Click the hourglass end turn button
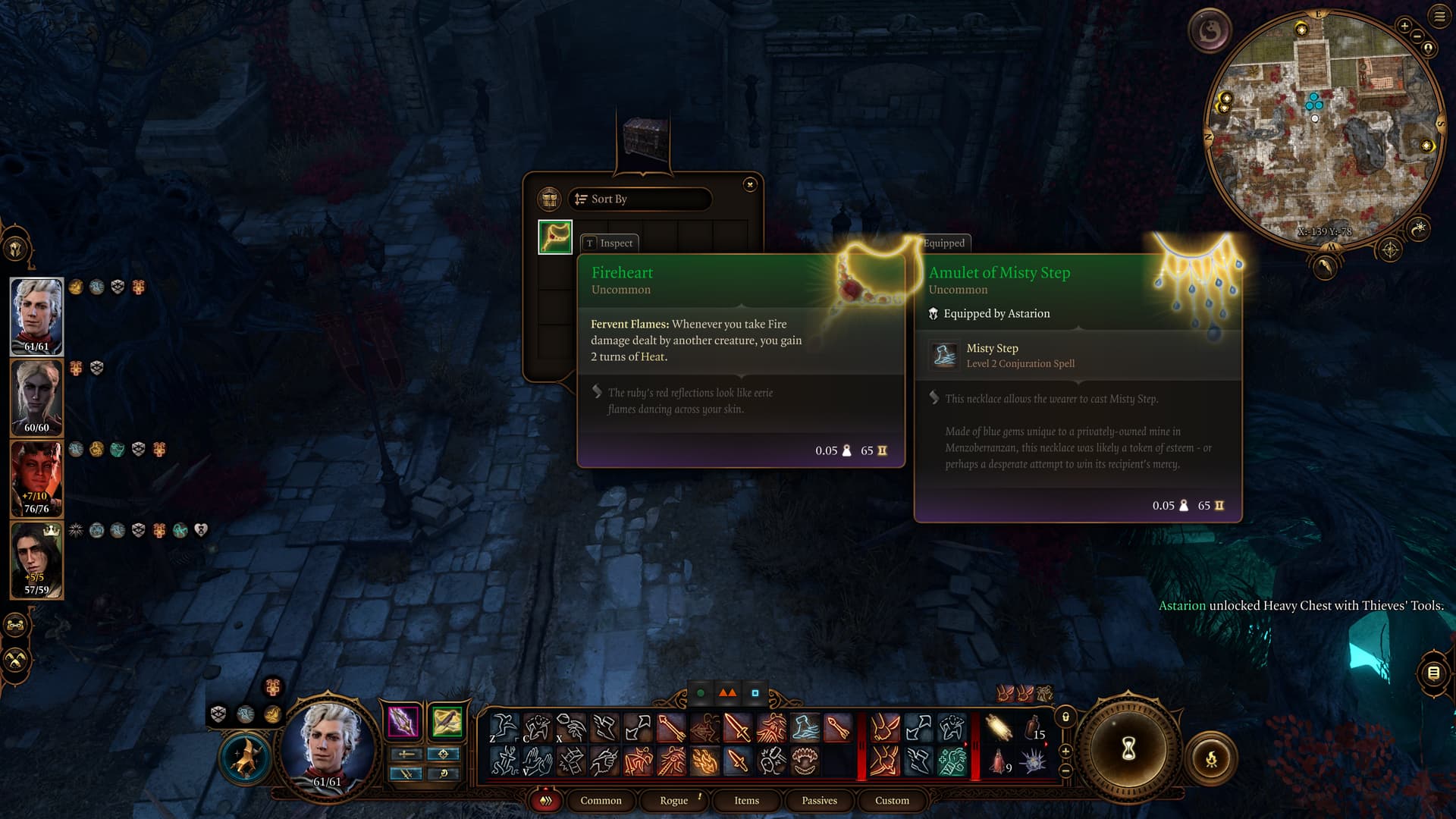This screenshot has height=819, width=1456. point(1128,749)
